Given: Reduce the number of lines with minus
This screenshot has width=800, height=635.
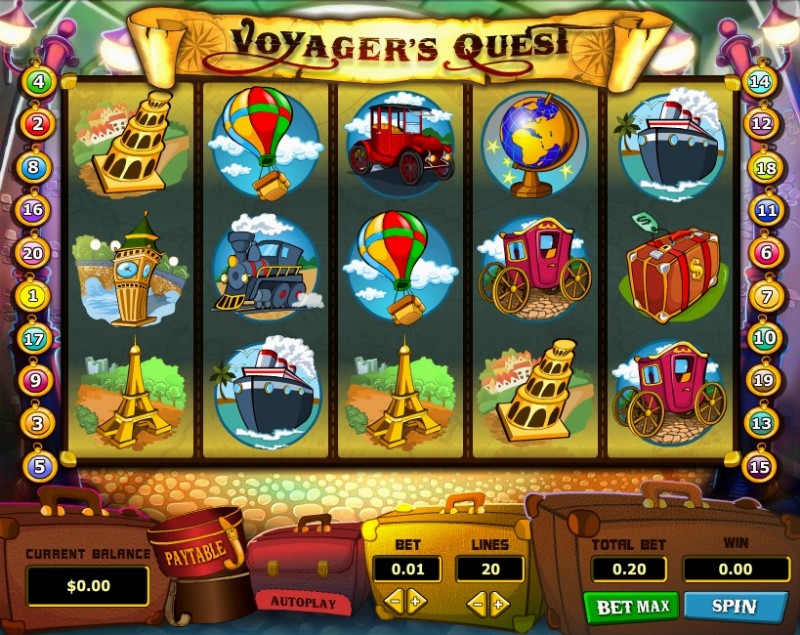Looking at the screenshot, I should pyautogui.click(x=477, y=602).
